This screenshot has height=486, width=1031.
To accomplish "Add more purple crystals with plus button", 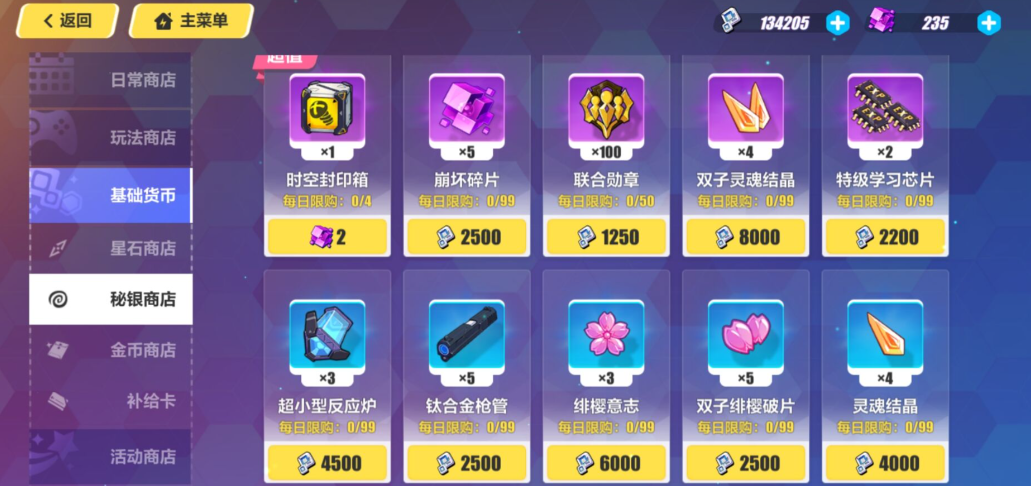I will pos(988,23).
